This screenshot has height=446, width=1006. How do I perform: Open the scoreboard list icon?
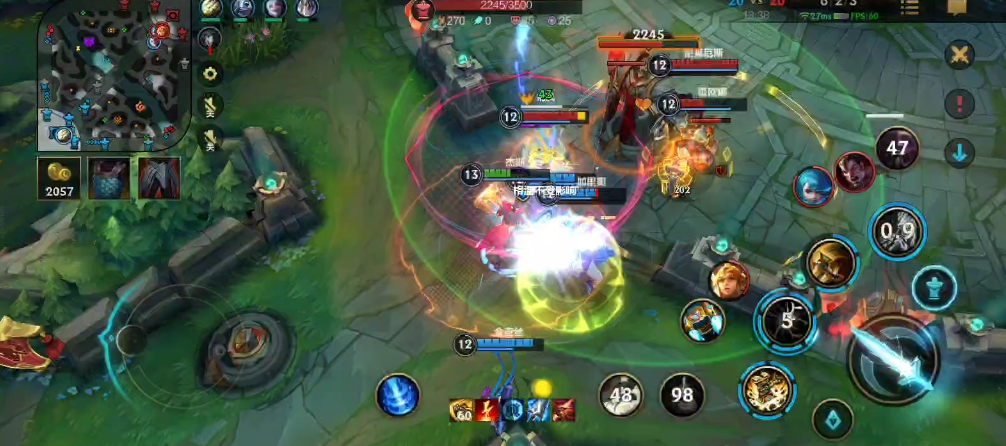pos(909,8)
